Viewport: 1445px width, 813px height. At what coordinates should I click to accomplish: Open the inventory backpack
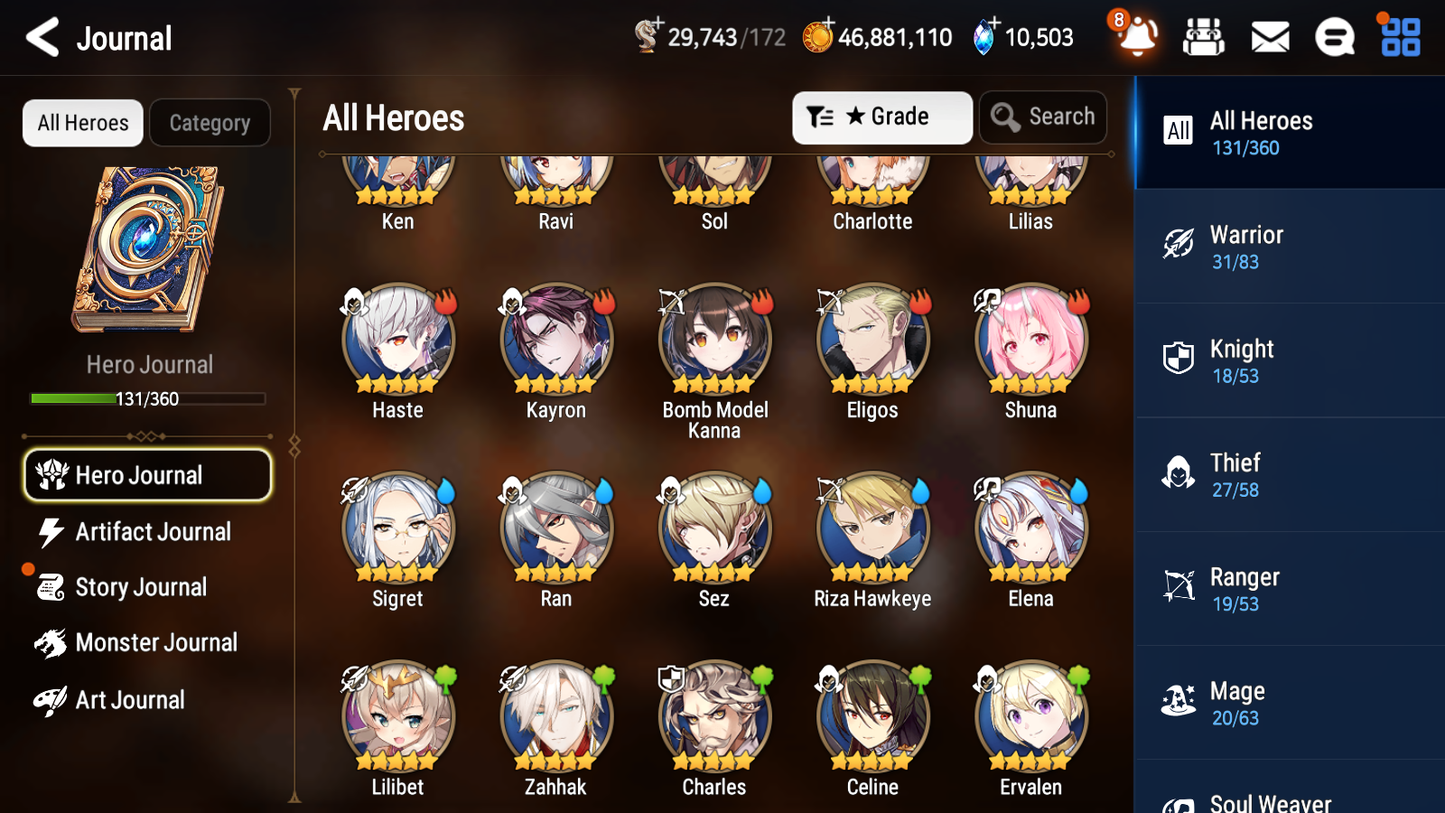tap(1203, 36)
